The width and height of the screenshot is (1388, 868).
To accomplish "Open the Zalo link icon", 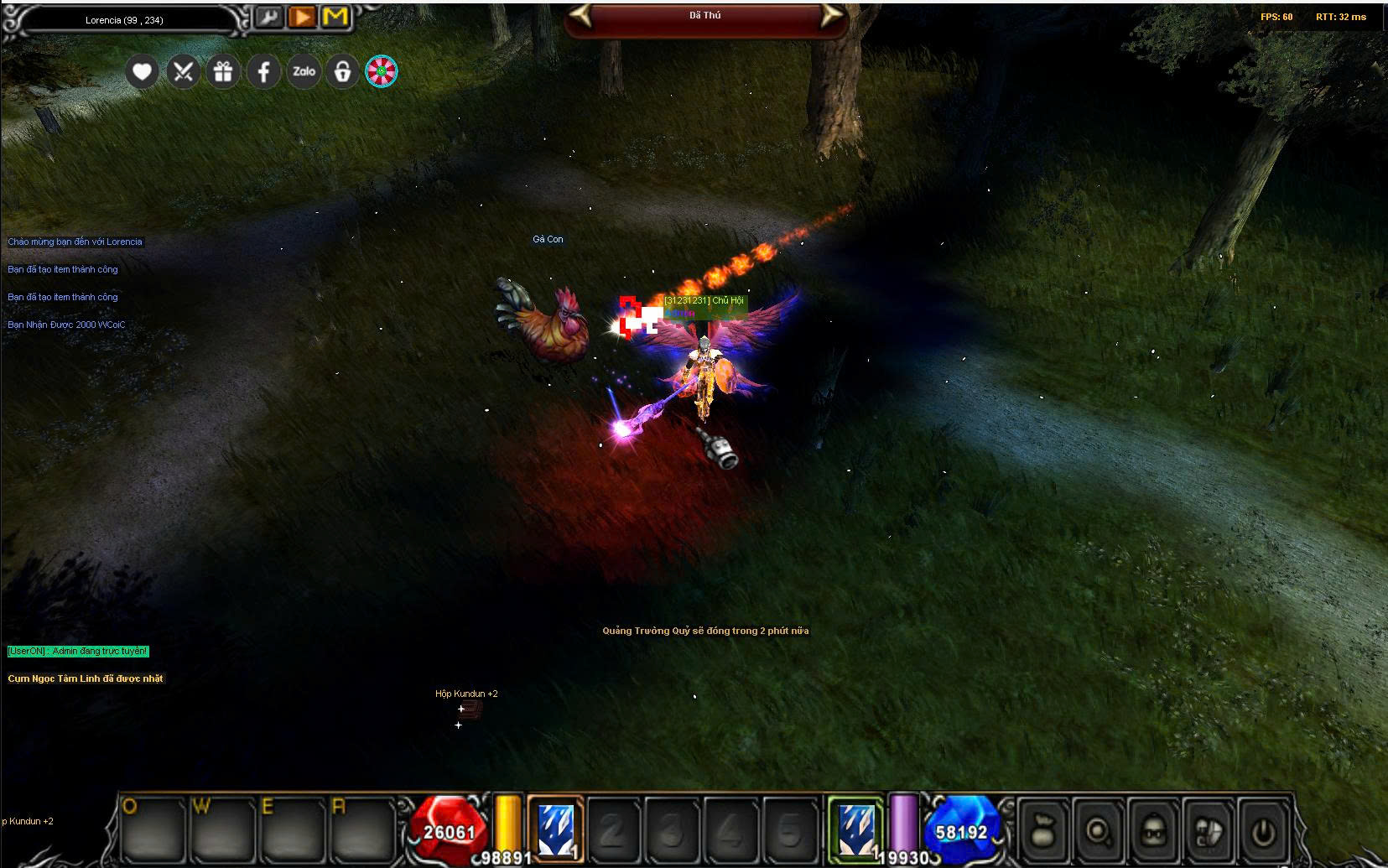I will (304, 72).
